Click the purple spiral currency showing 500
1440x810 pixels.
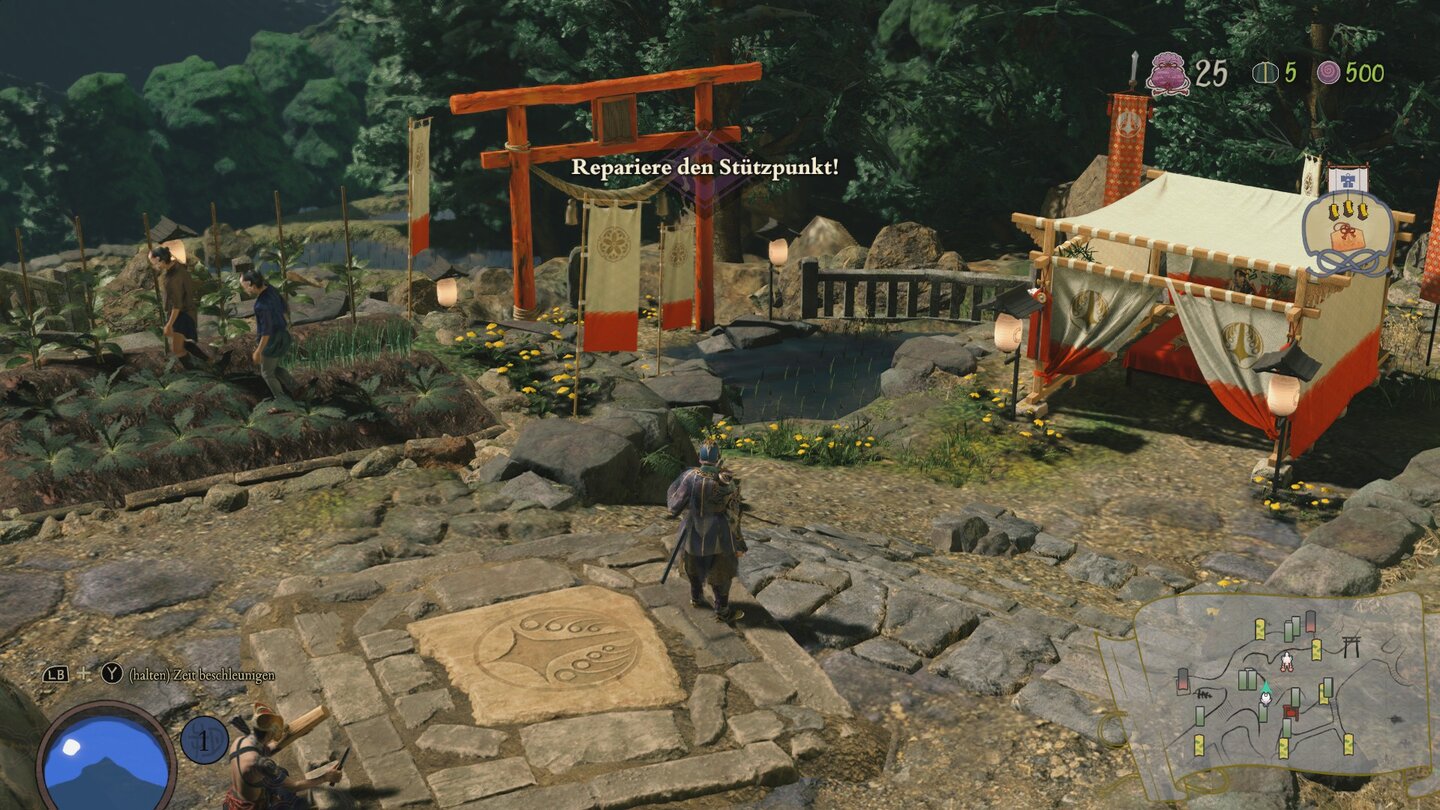coord(1329,71)
